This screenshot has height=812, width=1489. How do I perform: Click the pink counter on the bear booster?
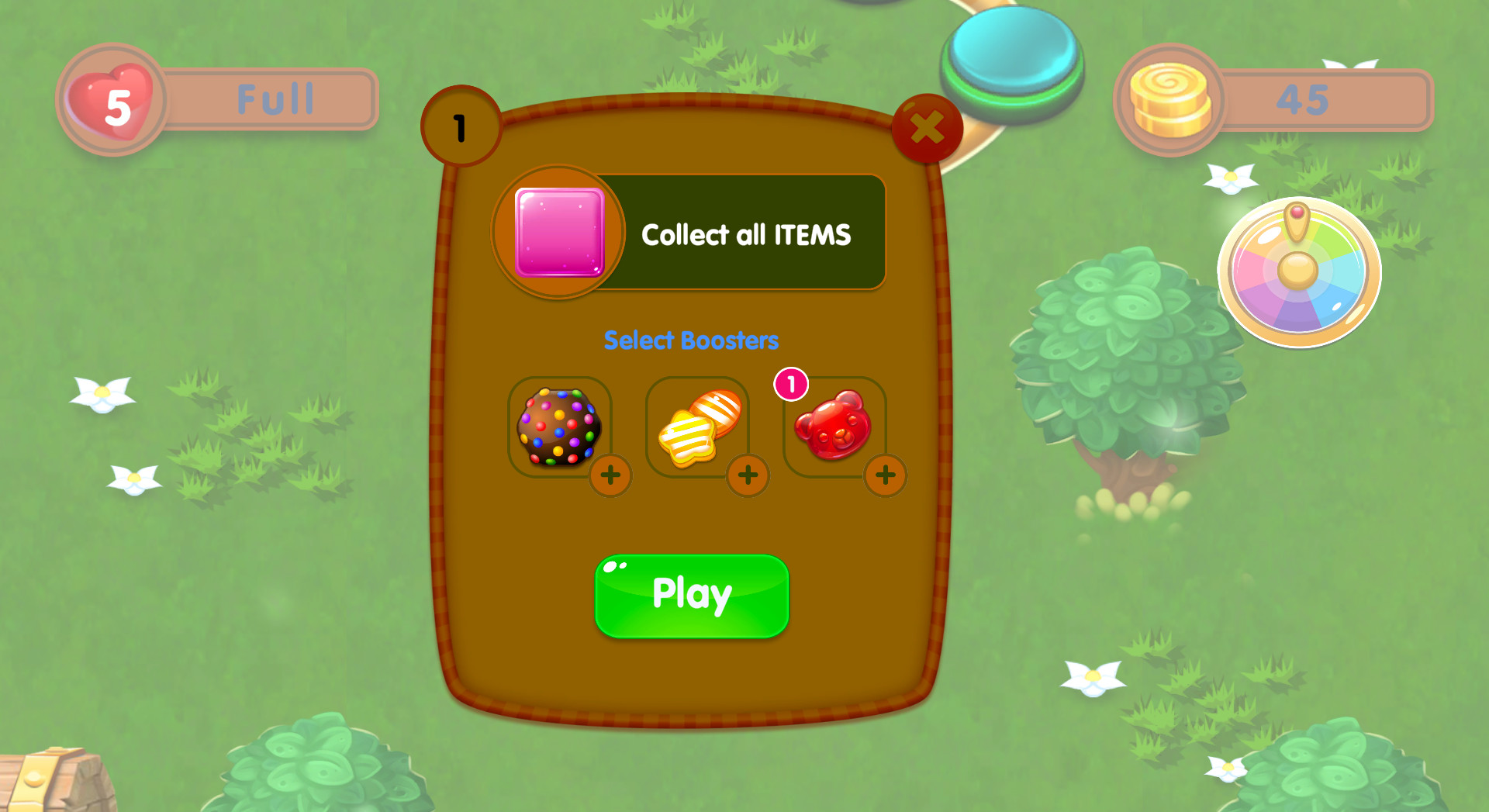(x=789, y=383)
